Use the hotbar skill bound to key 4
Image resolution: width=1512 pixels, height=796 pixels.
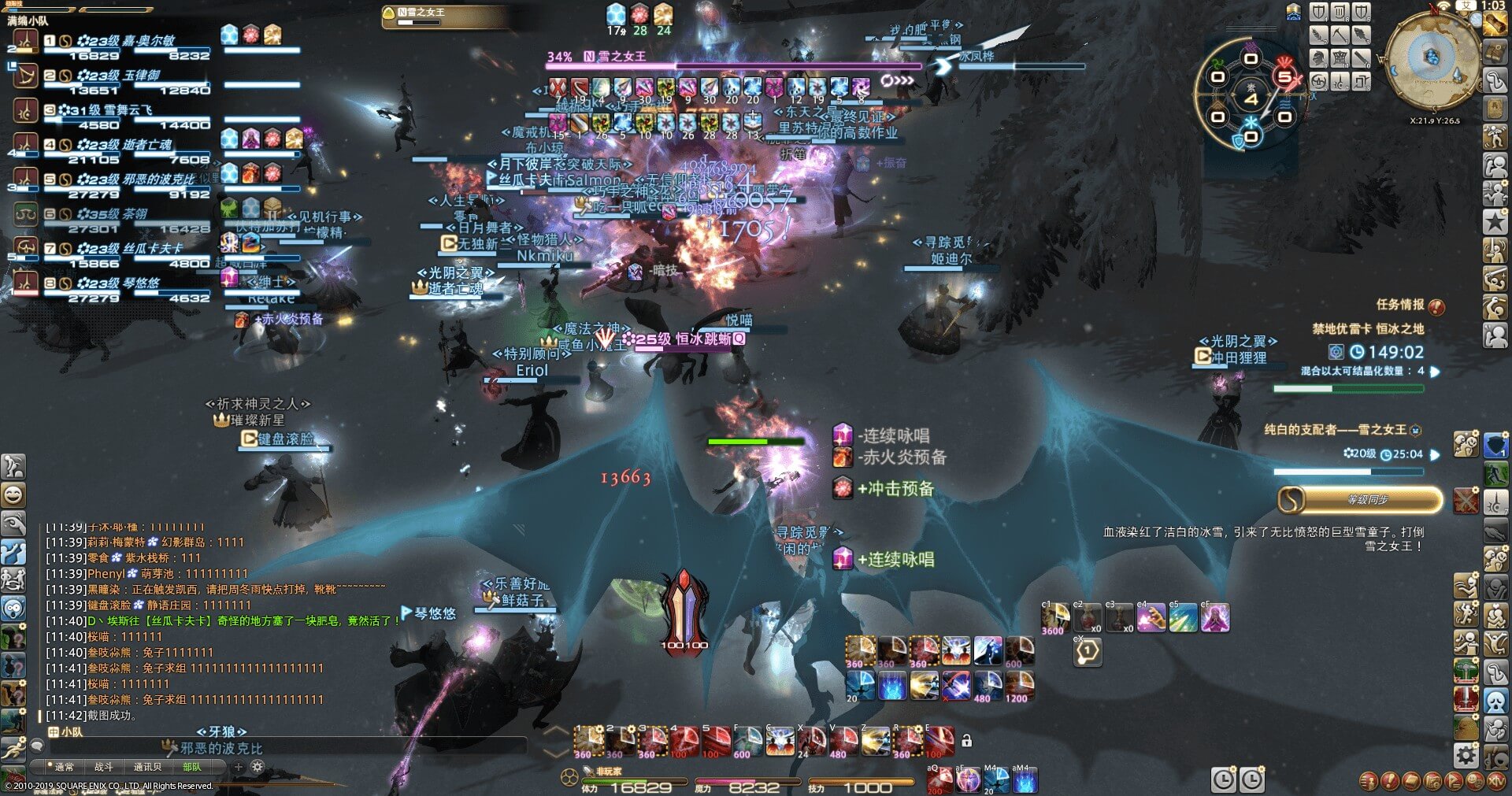tap(684, 742)
